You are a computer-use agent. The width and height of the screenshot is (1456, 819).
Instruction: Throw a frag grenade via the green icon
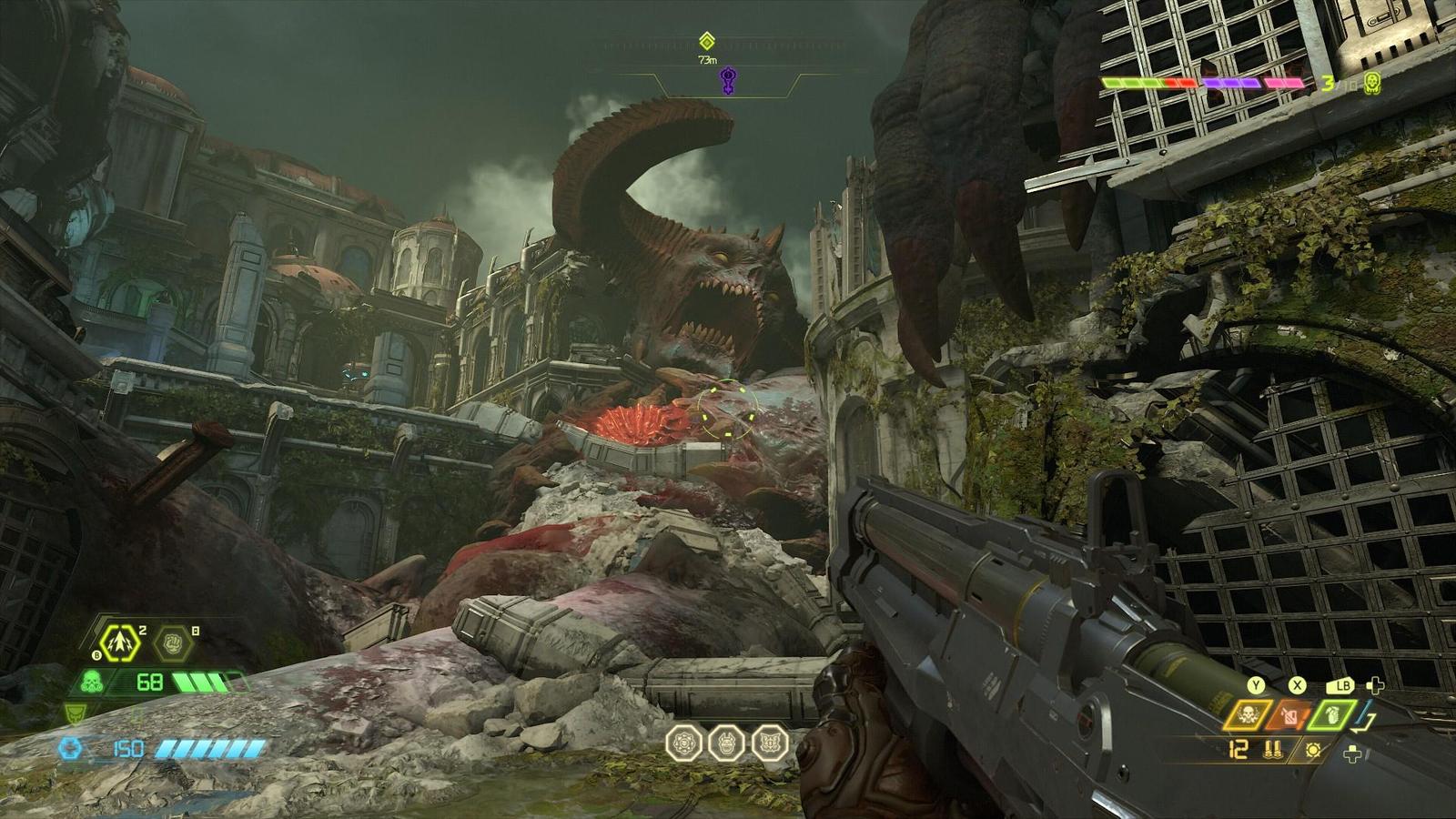1330,715
